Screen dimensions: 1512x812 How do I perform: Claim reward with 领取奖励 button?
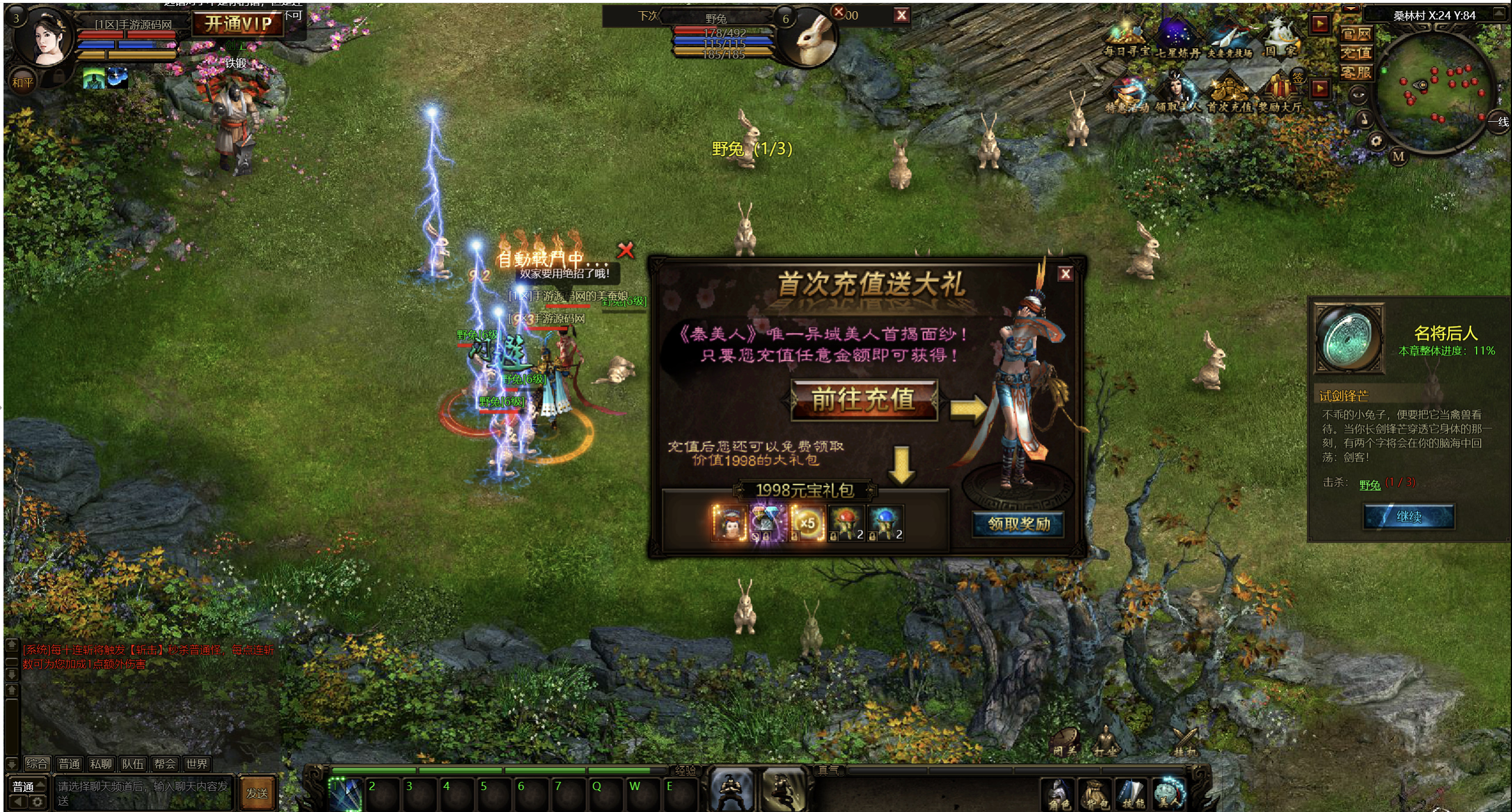pyautogui.click(x=1018, y=524)
